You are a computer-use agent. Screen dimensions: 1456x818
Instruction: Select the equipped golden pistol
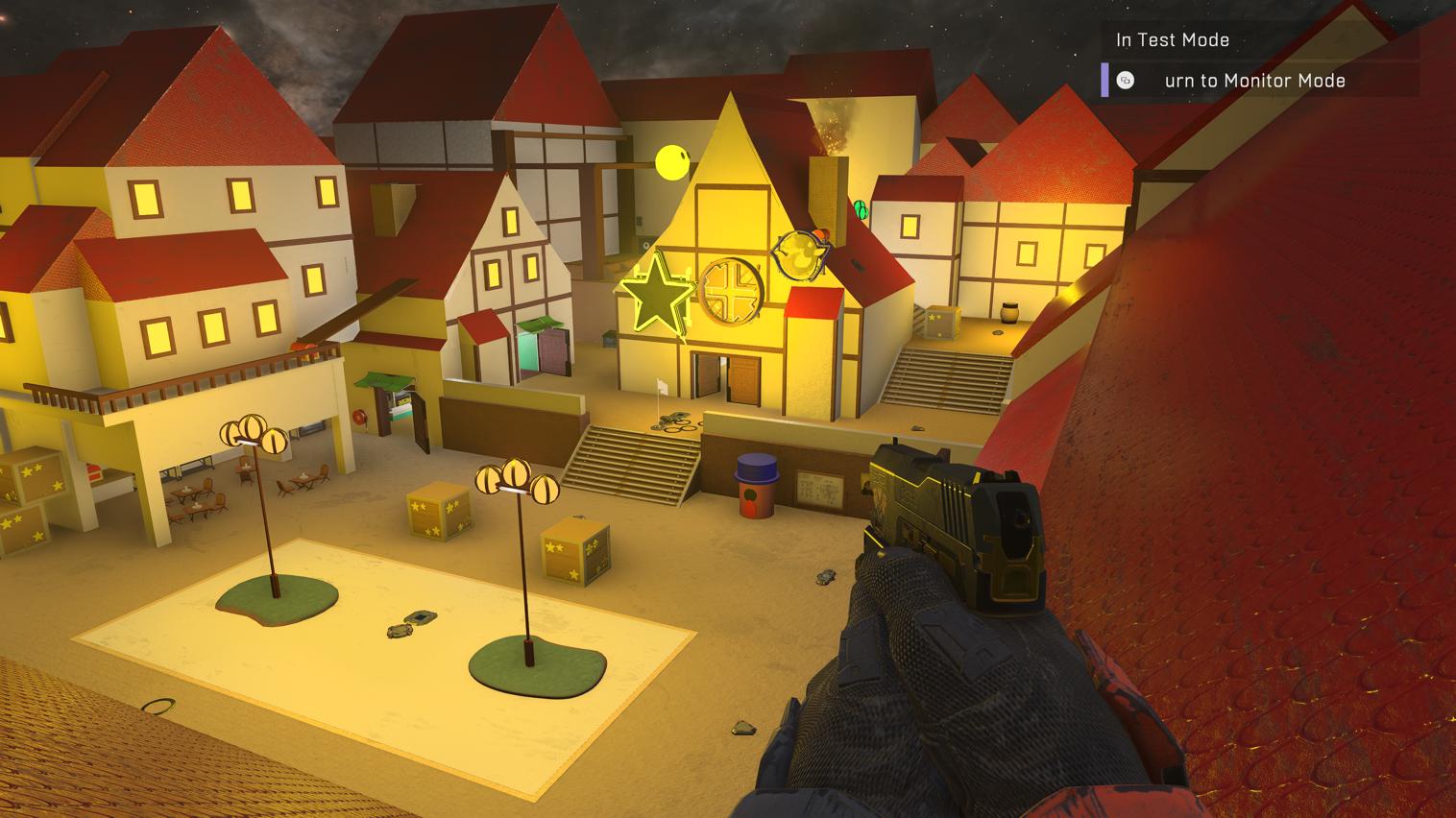pos(941,518)
